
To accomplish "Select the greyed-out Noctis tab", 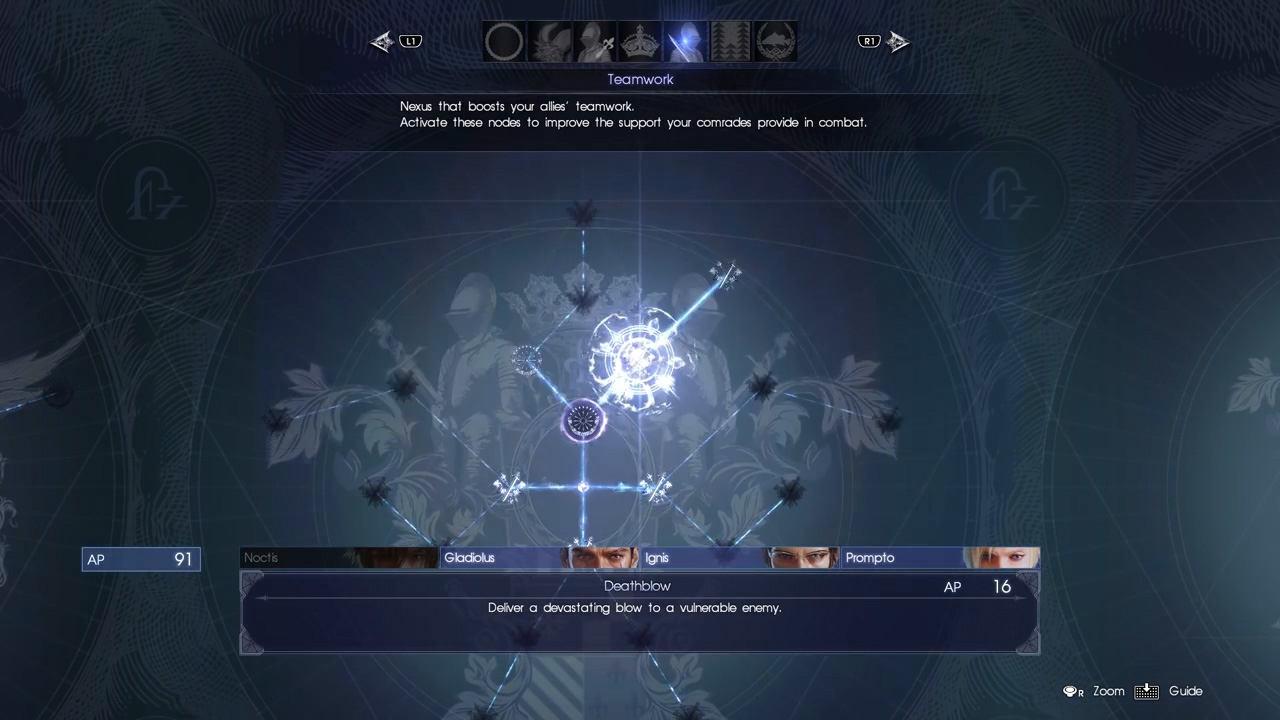I will (339, 558).
